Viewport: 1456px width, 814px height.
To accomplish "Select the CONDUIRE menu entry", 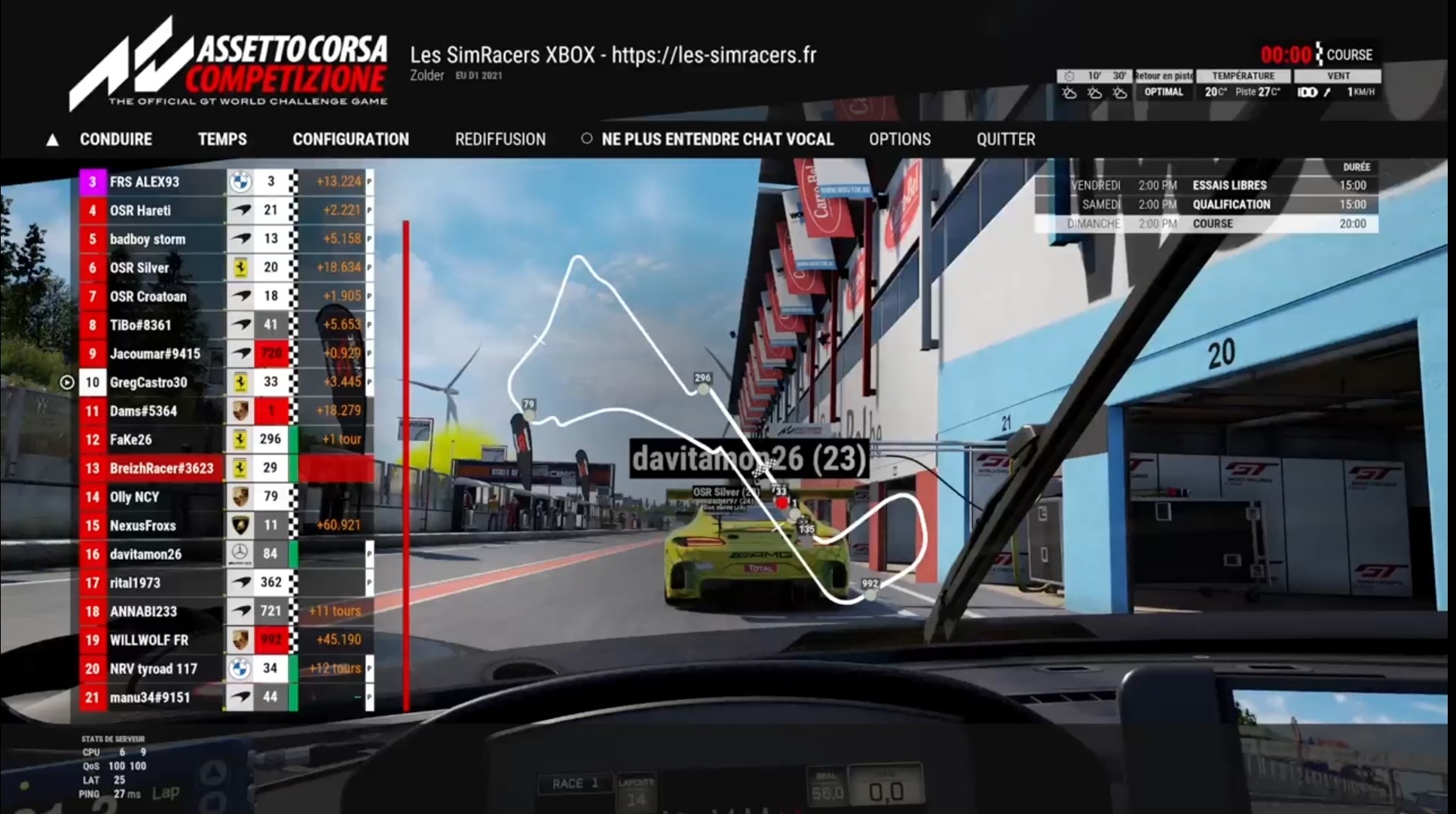I will tap(115, 139).
